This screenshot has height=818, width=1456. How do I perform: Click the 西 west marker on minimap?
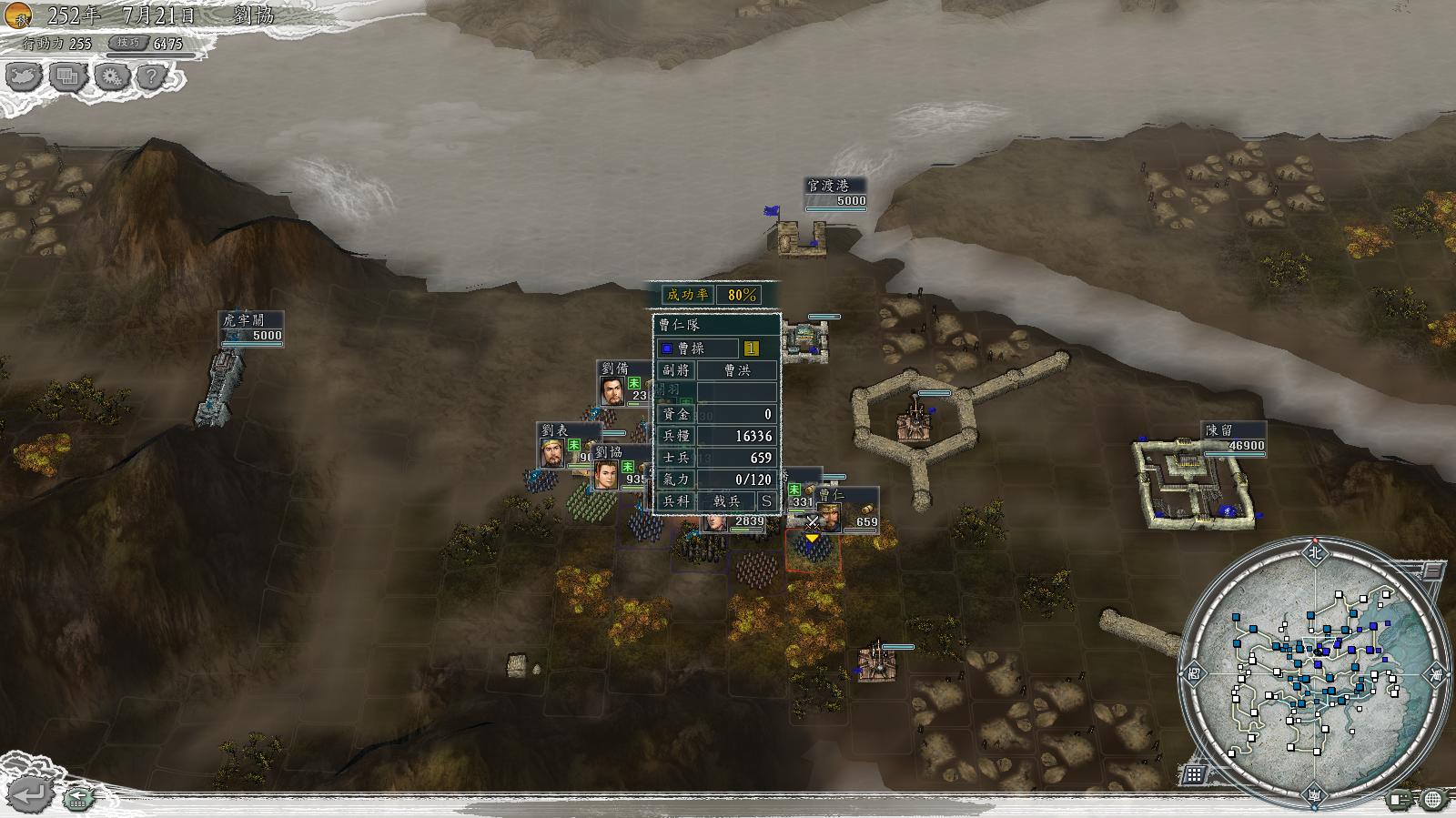[1193, 674]
